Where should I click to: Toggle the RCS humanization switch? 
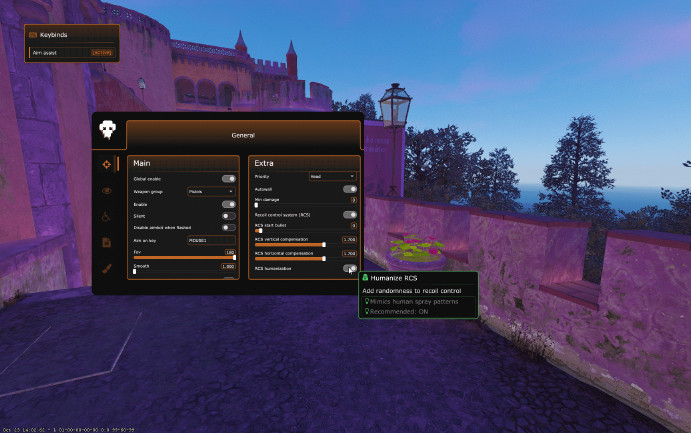click(x=349, y=268)
